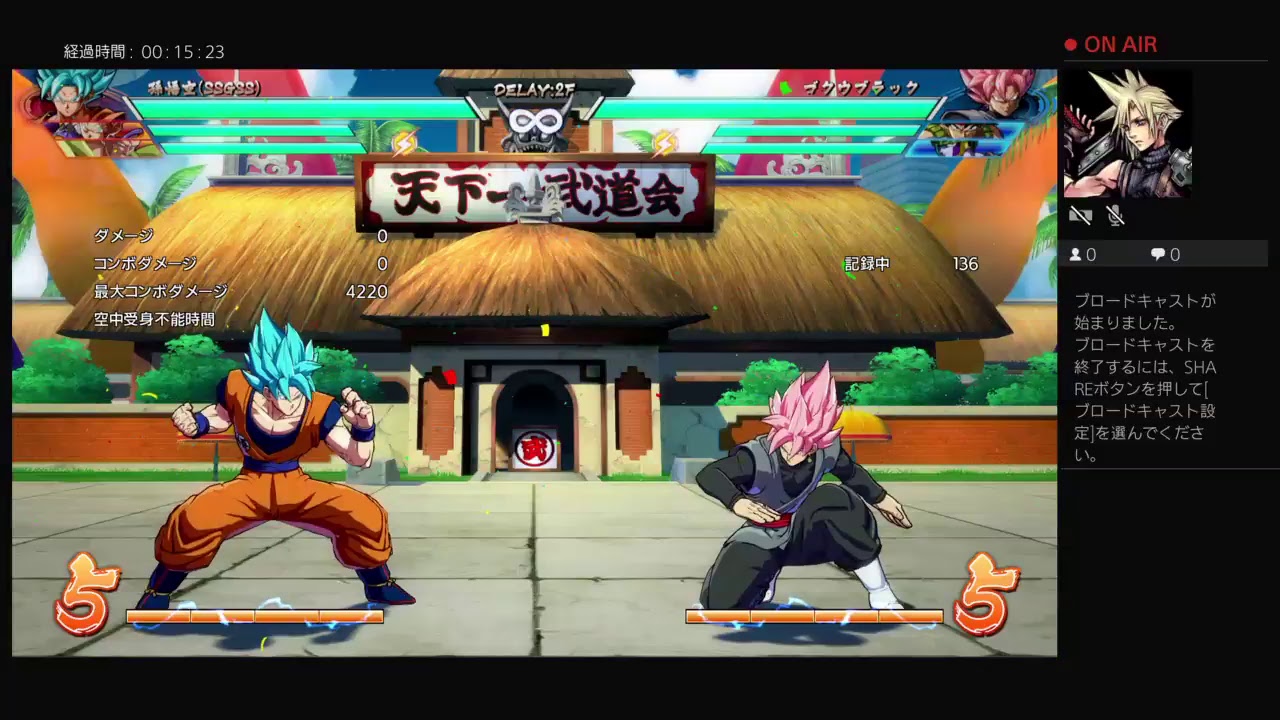Click the lightning bolt on Goku's sparking gauge
The height and width of the screenshot is (720, 1280).
click(x=406, y=145)
